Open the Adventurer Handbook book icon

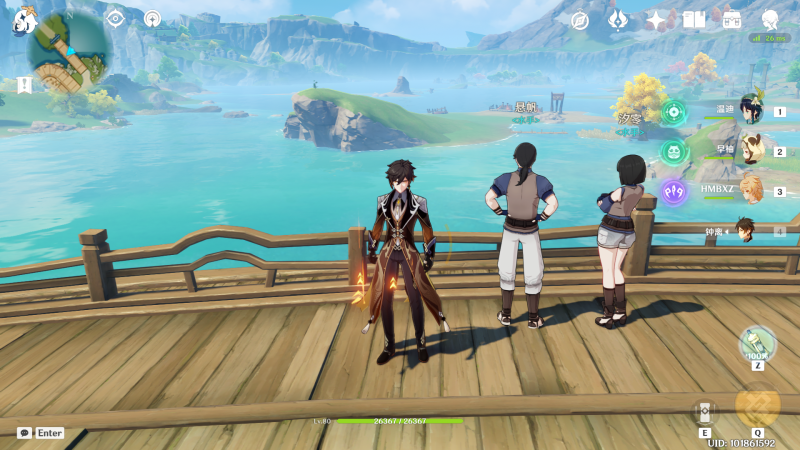click(x=695, y=20)
